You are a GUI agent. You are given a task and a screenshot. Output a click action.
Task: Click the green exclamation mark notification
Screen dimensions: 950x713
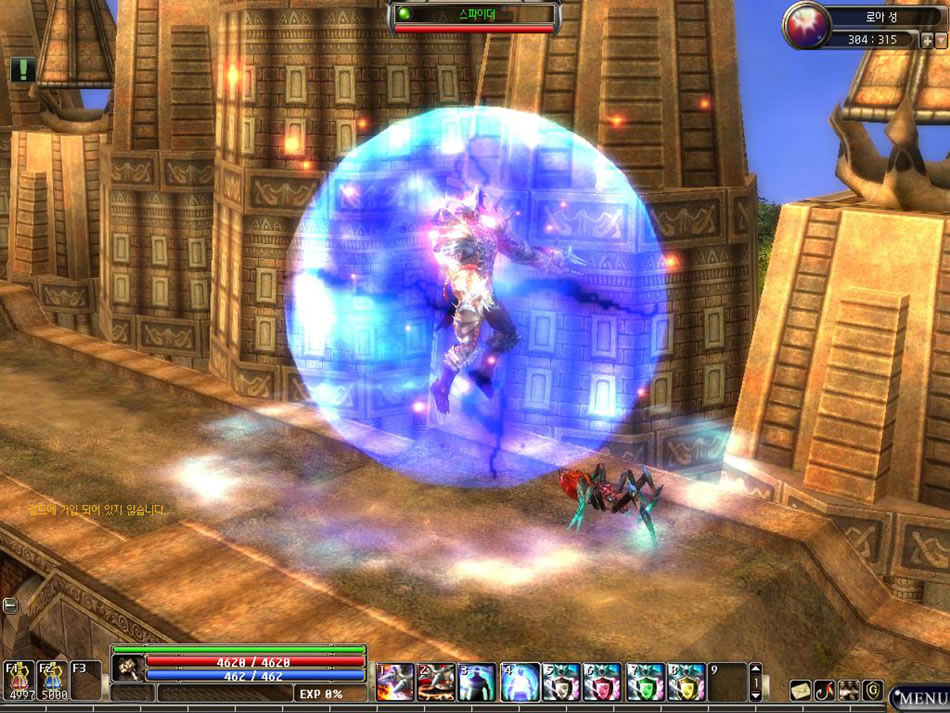tap(23, 69)
